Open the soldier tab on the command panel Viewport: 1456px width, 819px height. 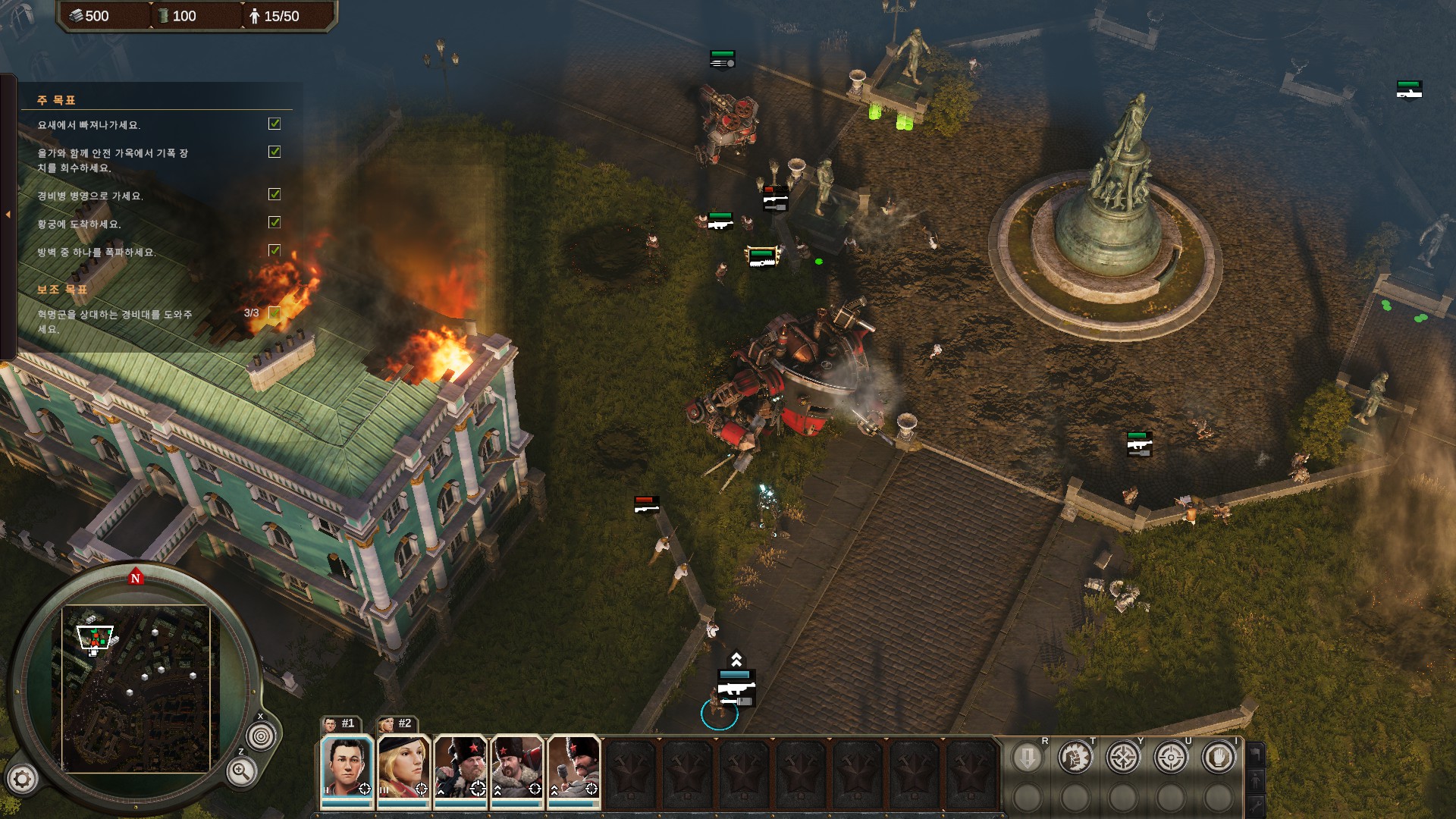click(x=1256, y=780)
